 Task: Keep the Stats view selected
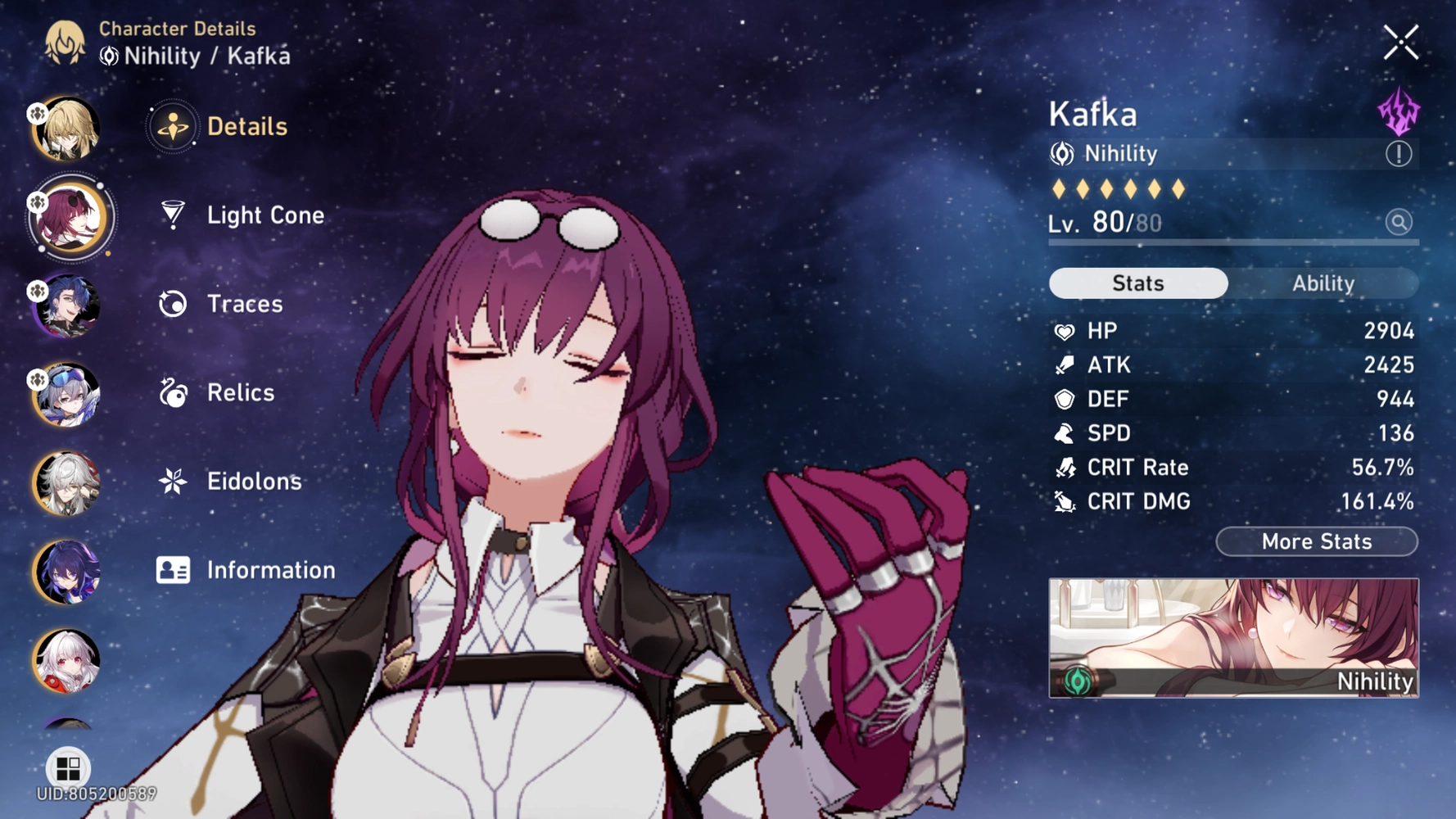[1137, 283]
